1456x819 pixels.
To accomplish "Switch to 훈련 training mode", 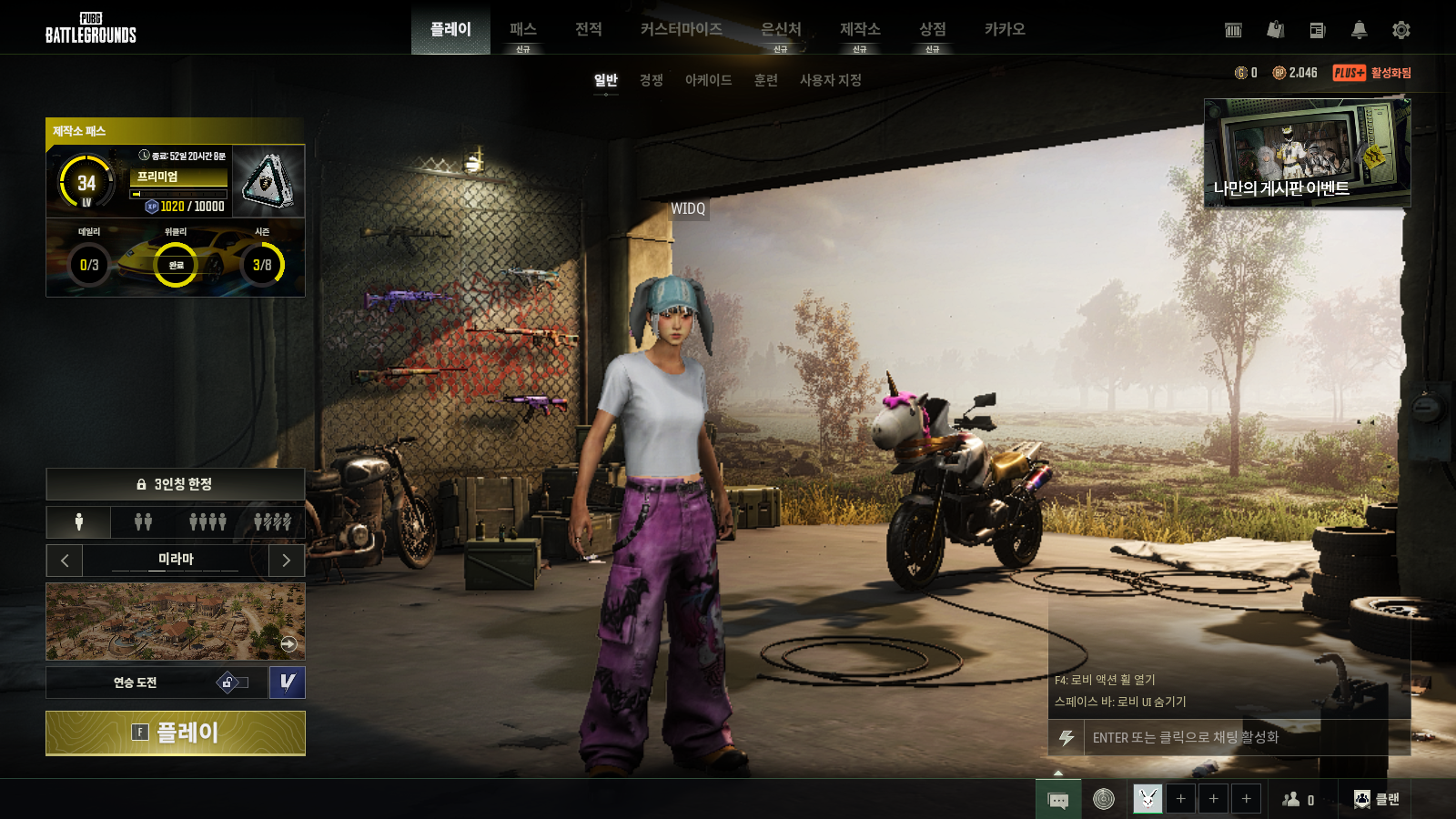I will tap(765, 80).
